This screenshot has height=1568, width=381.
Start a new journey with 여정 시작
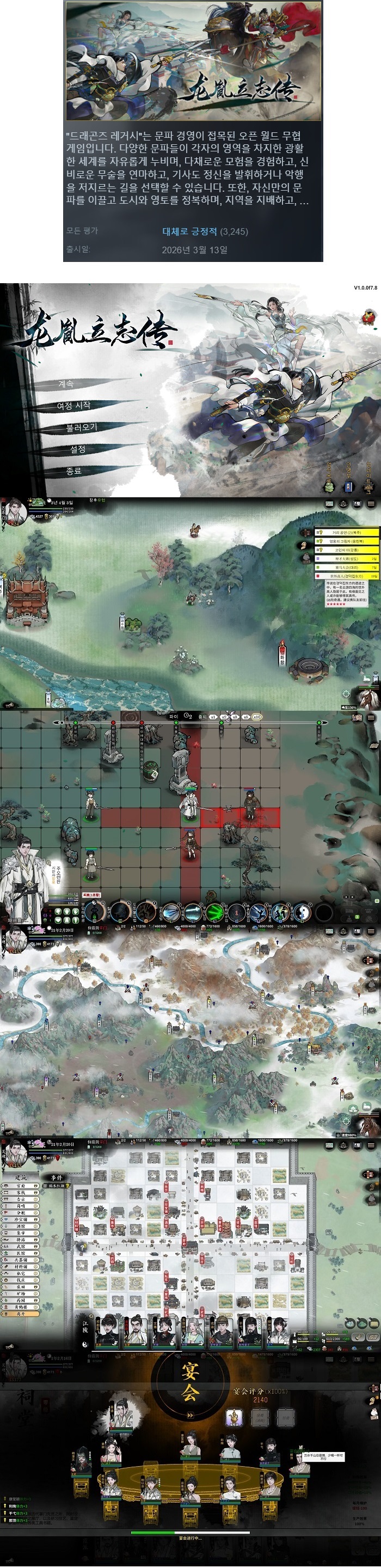[x=73, y=405]
